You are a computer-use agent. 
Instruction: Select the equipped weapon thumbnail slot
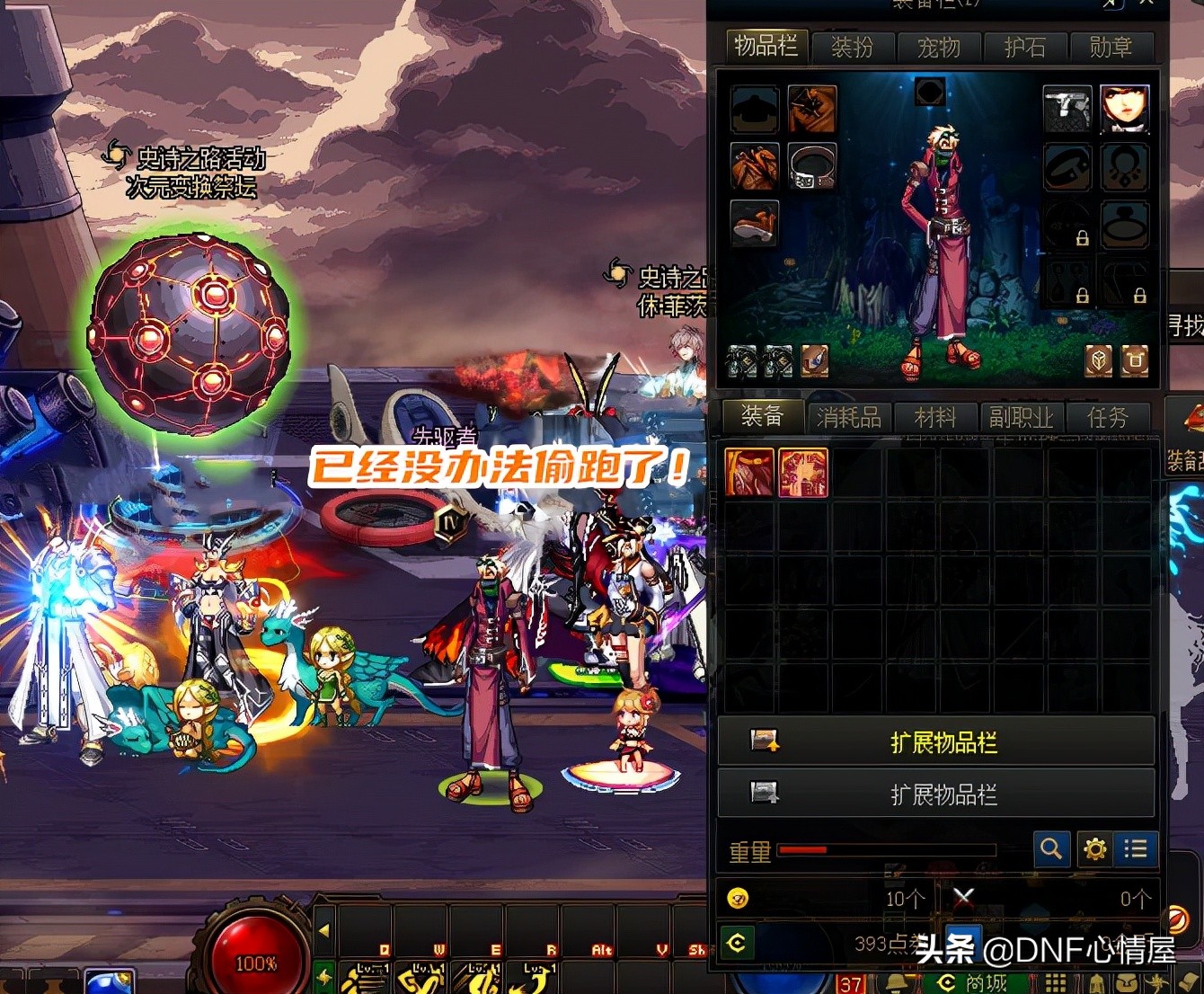pos(1067,109)
